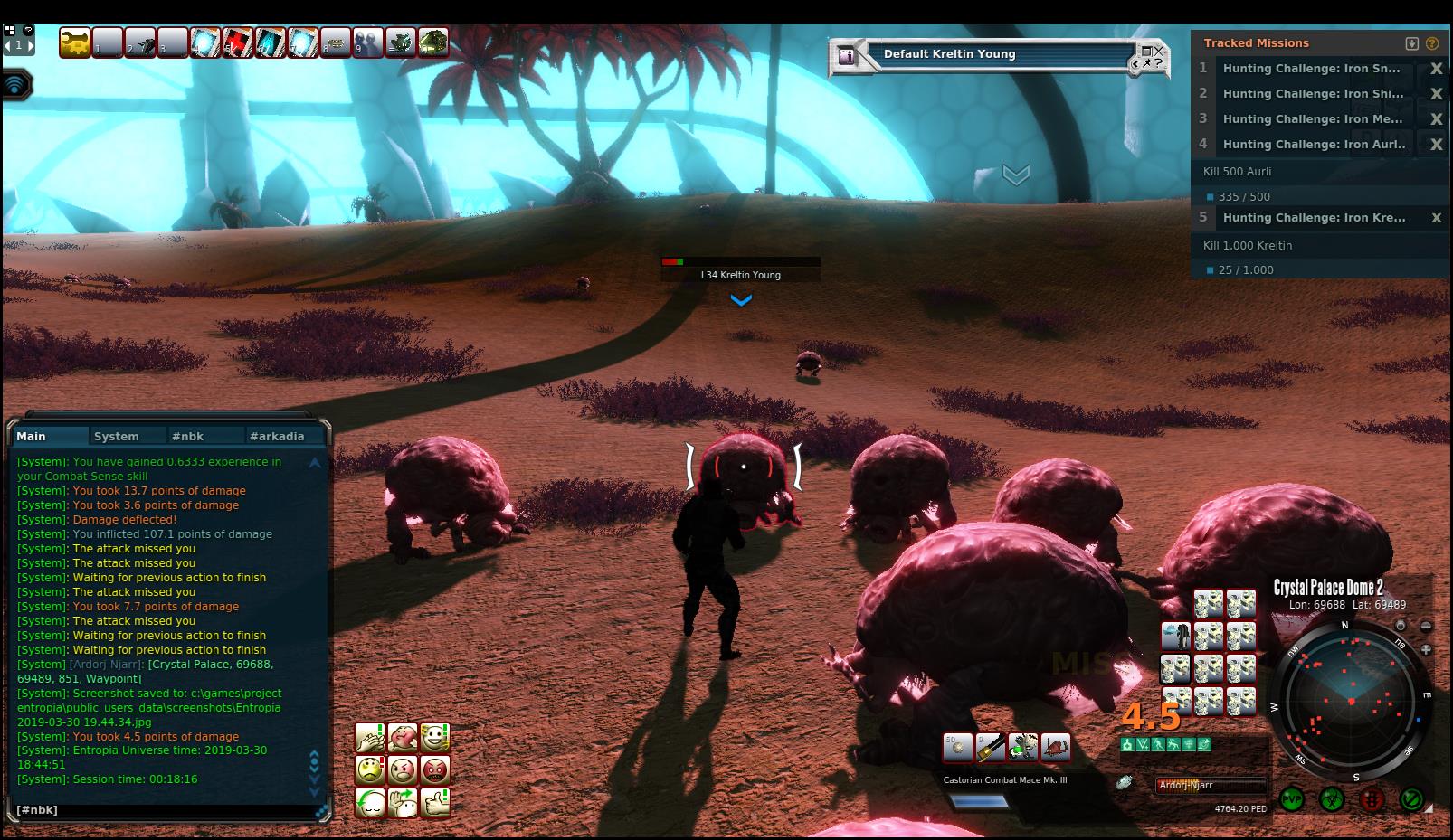Zoom in the radar with plus button

(x=1426, y=649)
